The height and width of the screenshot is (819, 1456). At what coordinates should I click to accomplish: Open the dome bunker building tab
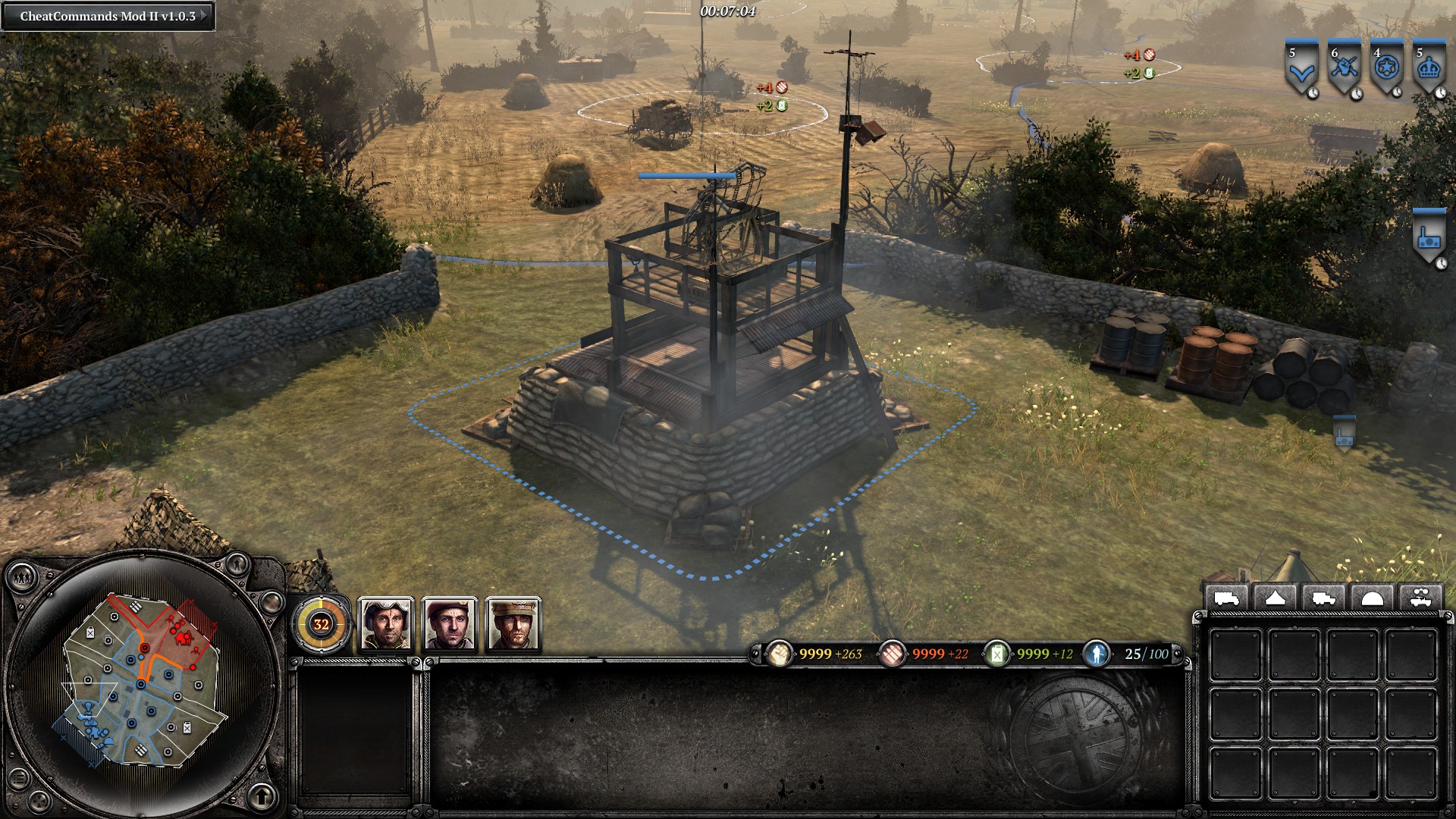coord(1372,599)
